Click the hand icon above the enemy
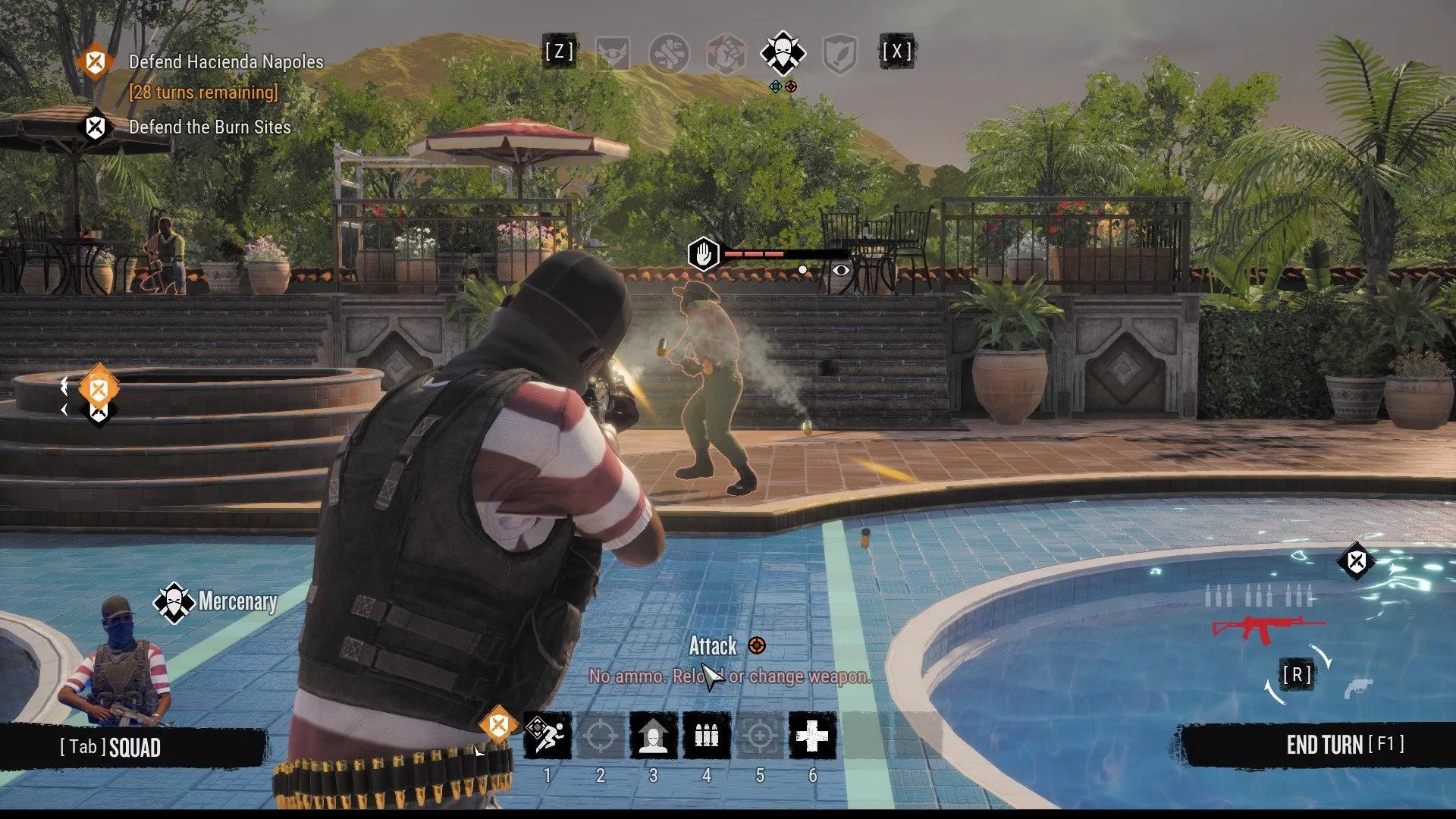Screen dimensions: 1456x819 pyautogui.click(x=703, y=254)
